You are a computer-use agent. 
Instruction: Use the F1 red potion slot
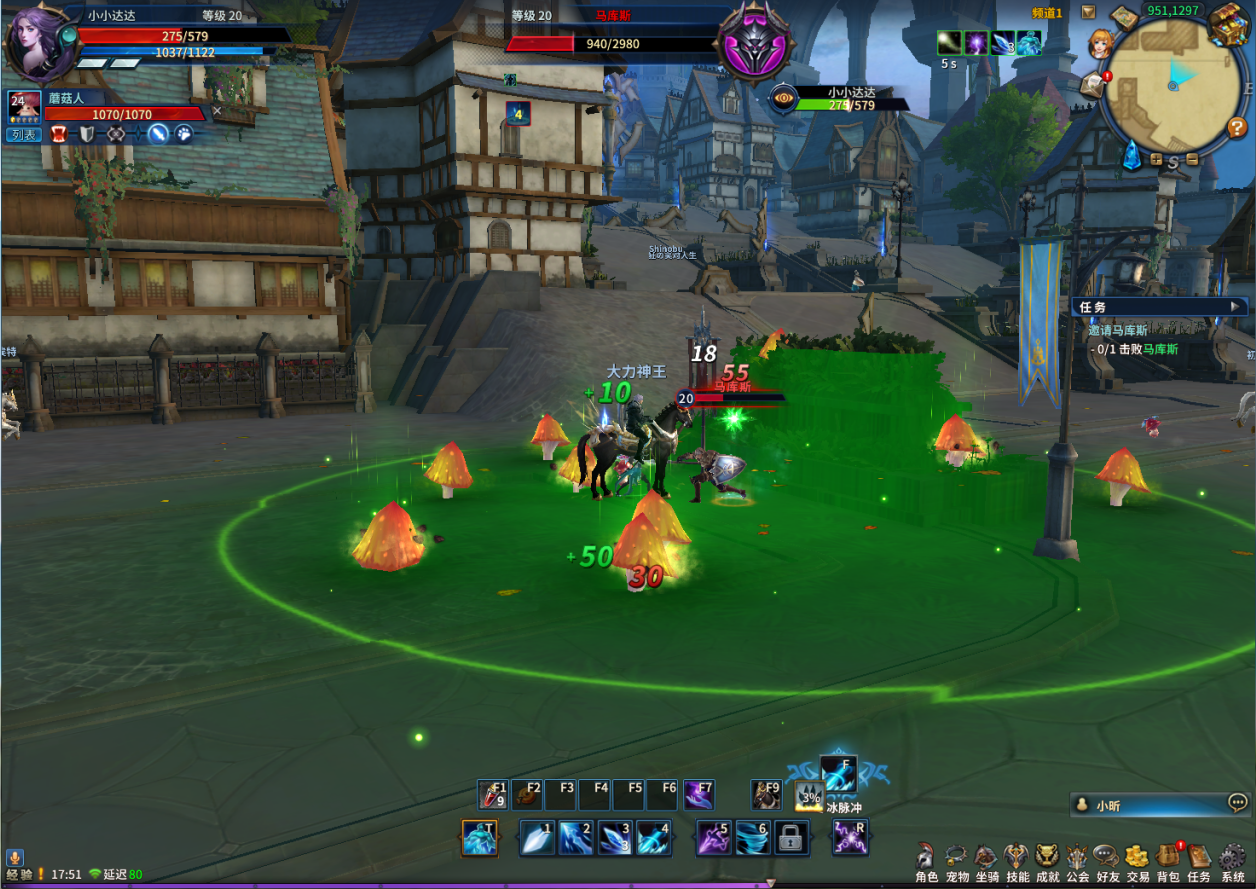point(494,795)
